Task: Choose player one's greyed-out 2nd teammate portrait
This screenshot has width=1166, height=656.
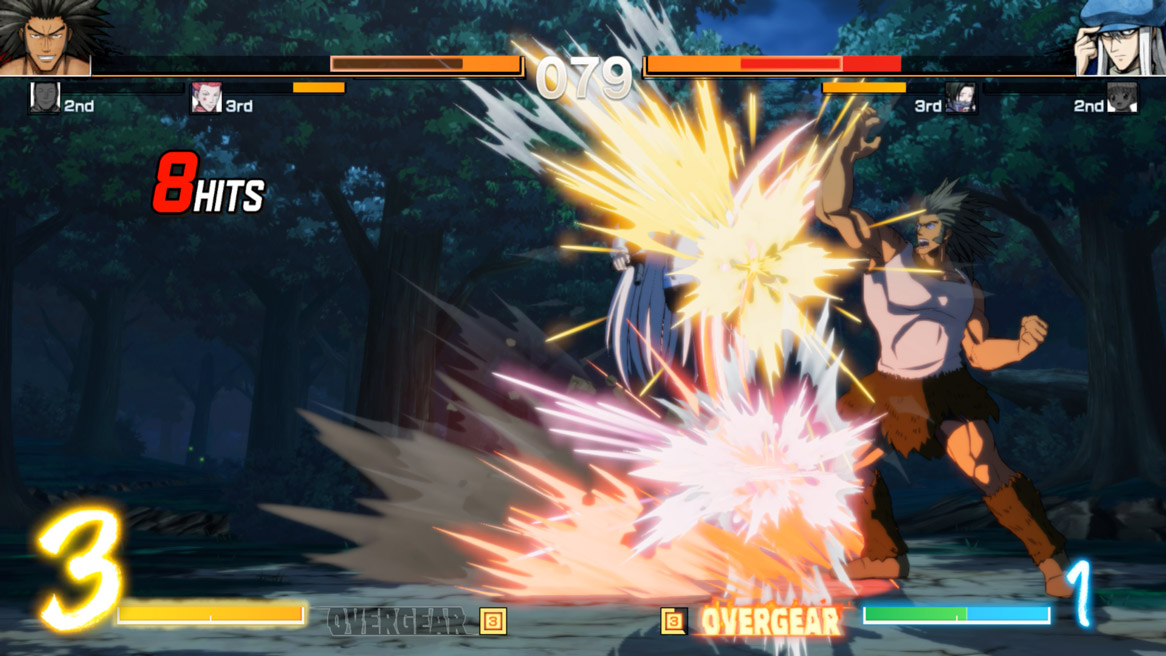Action: click(x=45, y=98)
